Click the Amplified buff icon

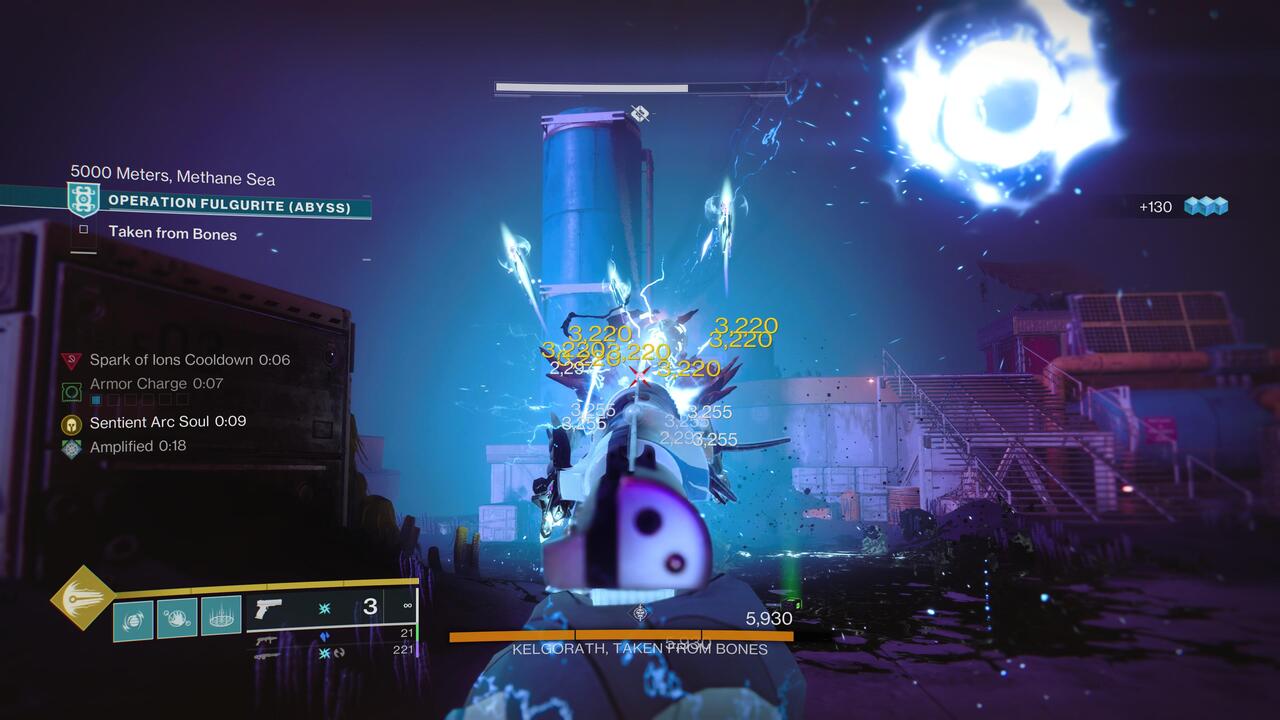point(72,447)
